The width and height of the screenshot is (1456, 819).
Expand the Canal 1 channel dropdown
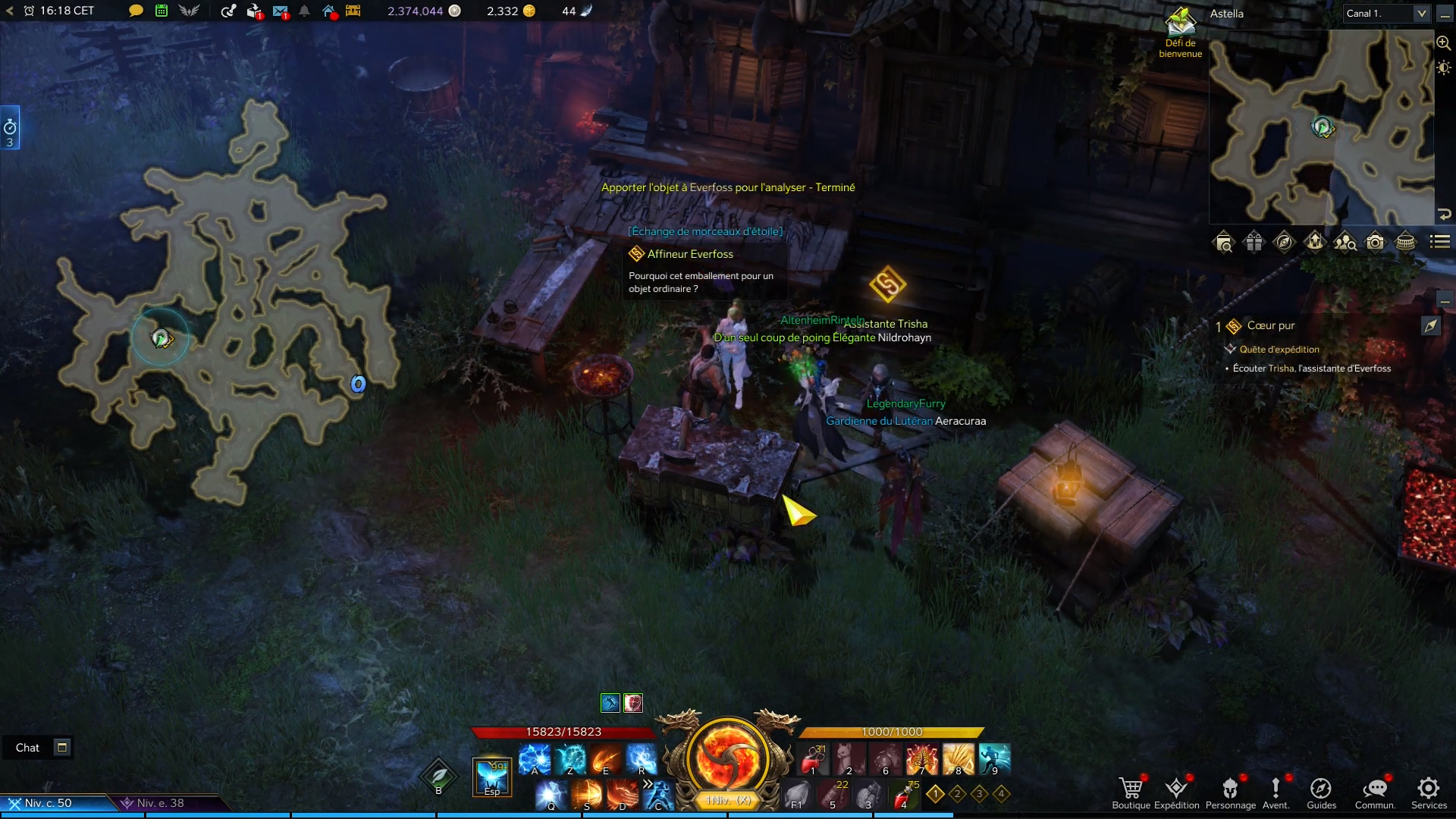pos(1421,13)
